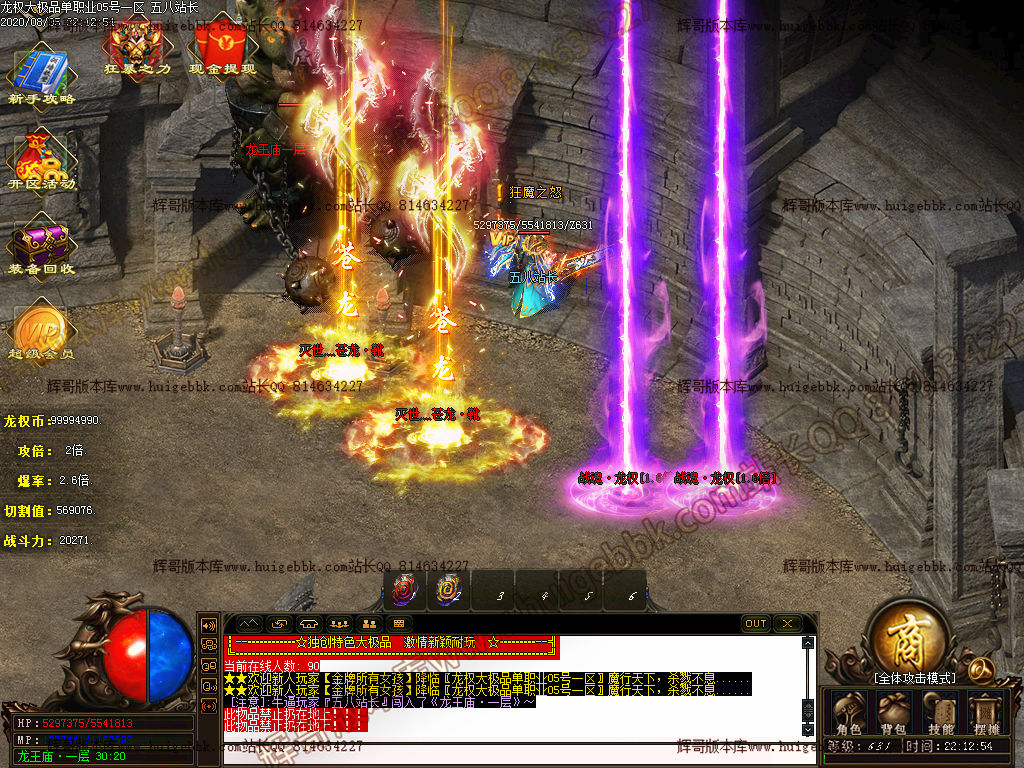Click the OUT button above chat
This screenshot has height=768, width=1024.
(x=756, y=624)
